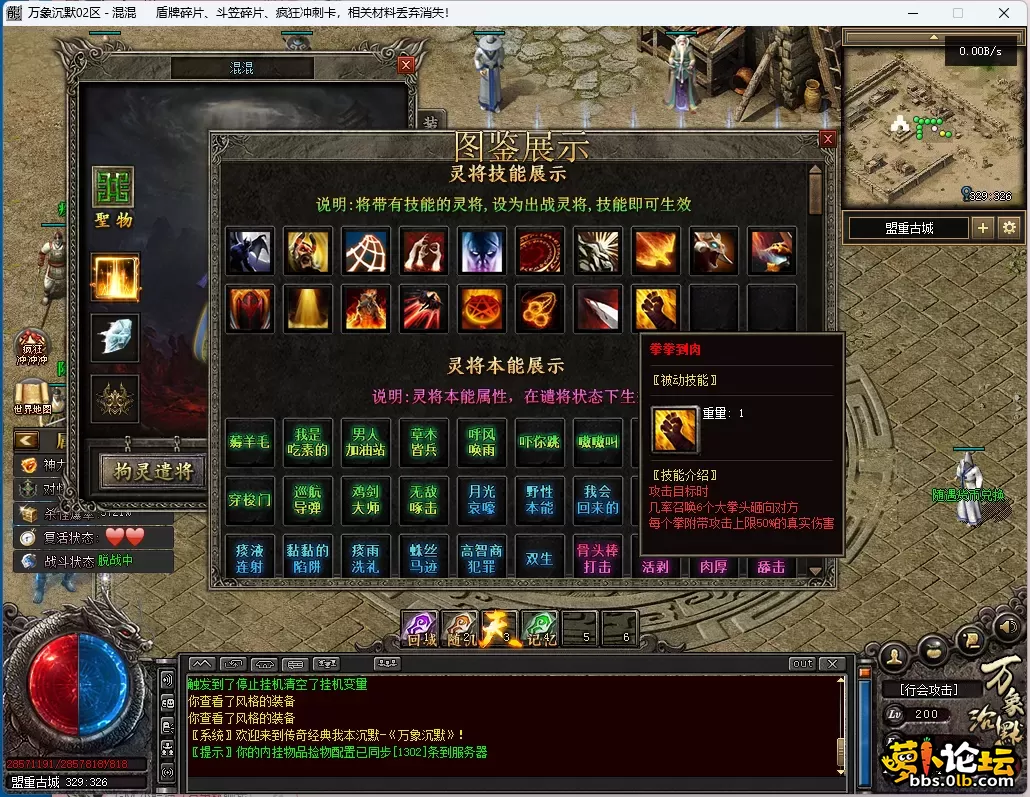Pick the 双生 instinct tile
The height and width of the screenshot is (797, 1030).
(540, 558)
